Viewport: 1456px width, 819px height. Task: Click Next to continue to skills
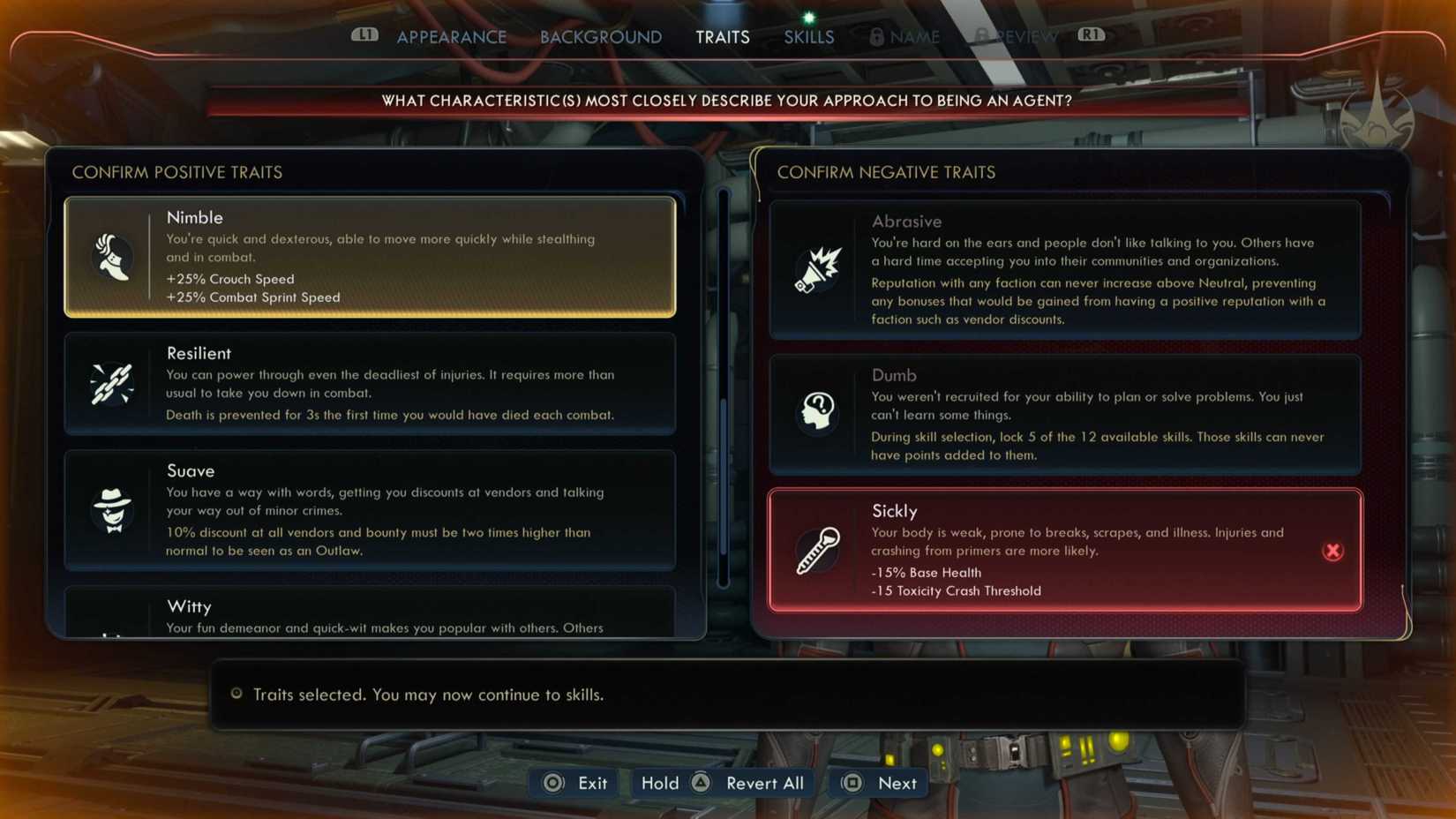tap(877, 783)
